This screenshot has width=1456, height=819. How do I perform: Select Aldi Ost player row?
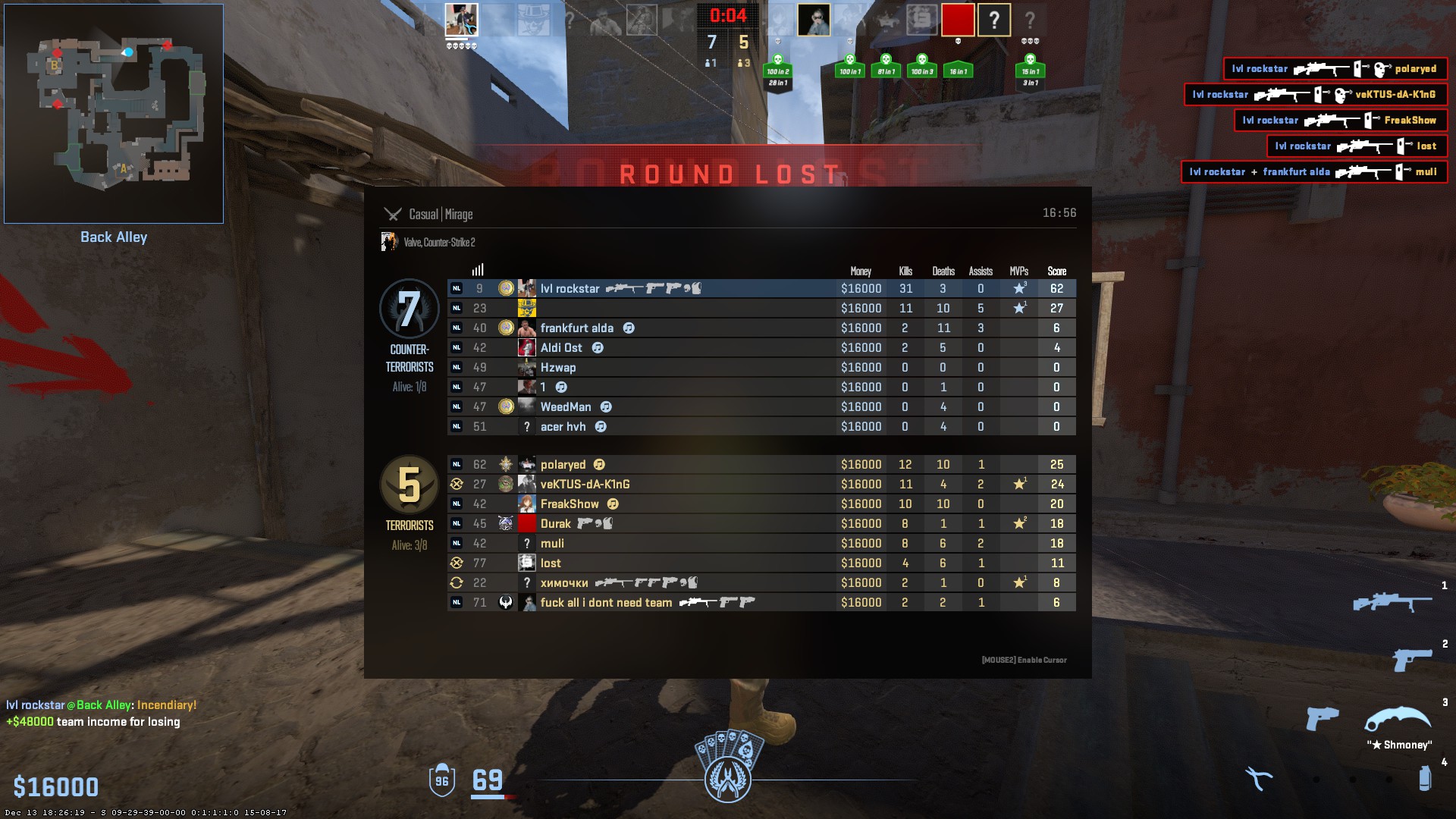point(561,348)
